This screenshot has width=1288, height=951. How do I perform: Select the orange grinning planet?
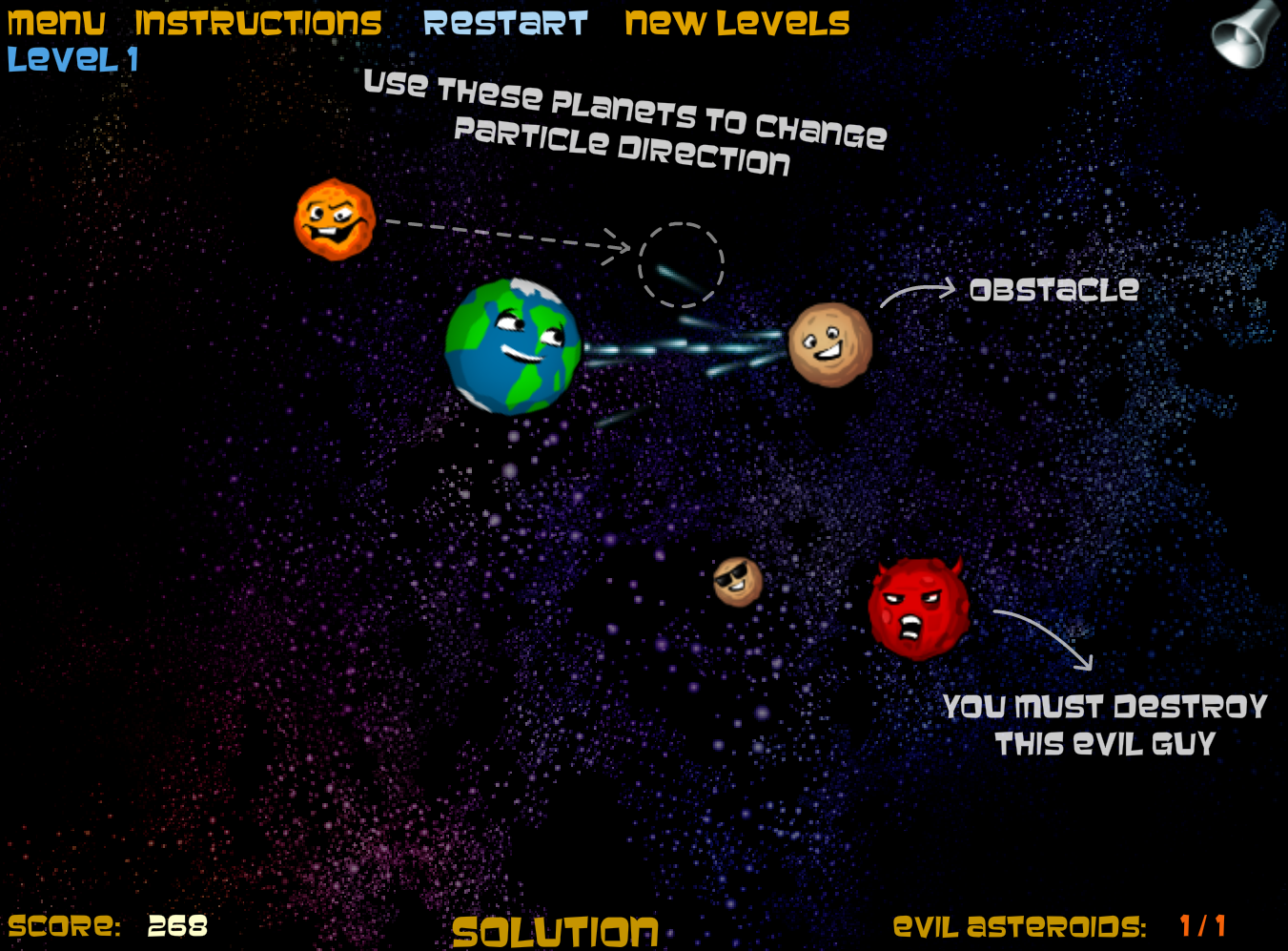tap(332, 222)
